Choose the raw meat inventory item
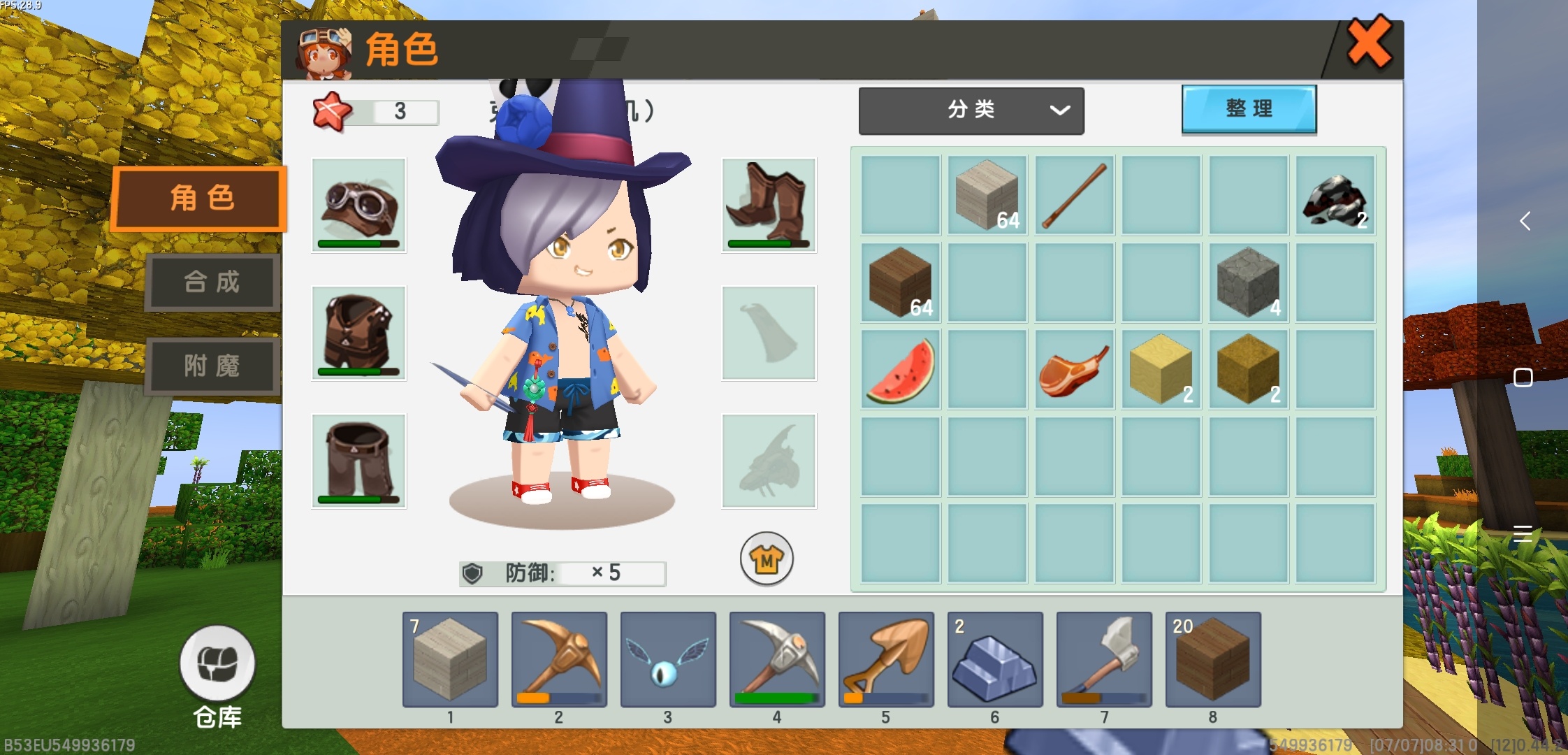 pos(1074,370)
